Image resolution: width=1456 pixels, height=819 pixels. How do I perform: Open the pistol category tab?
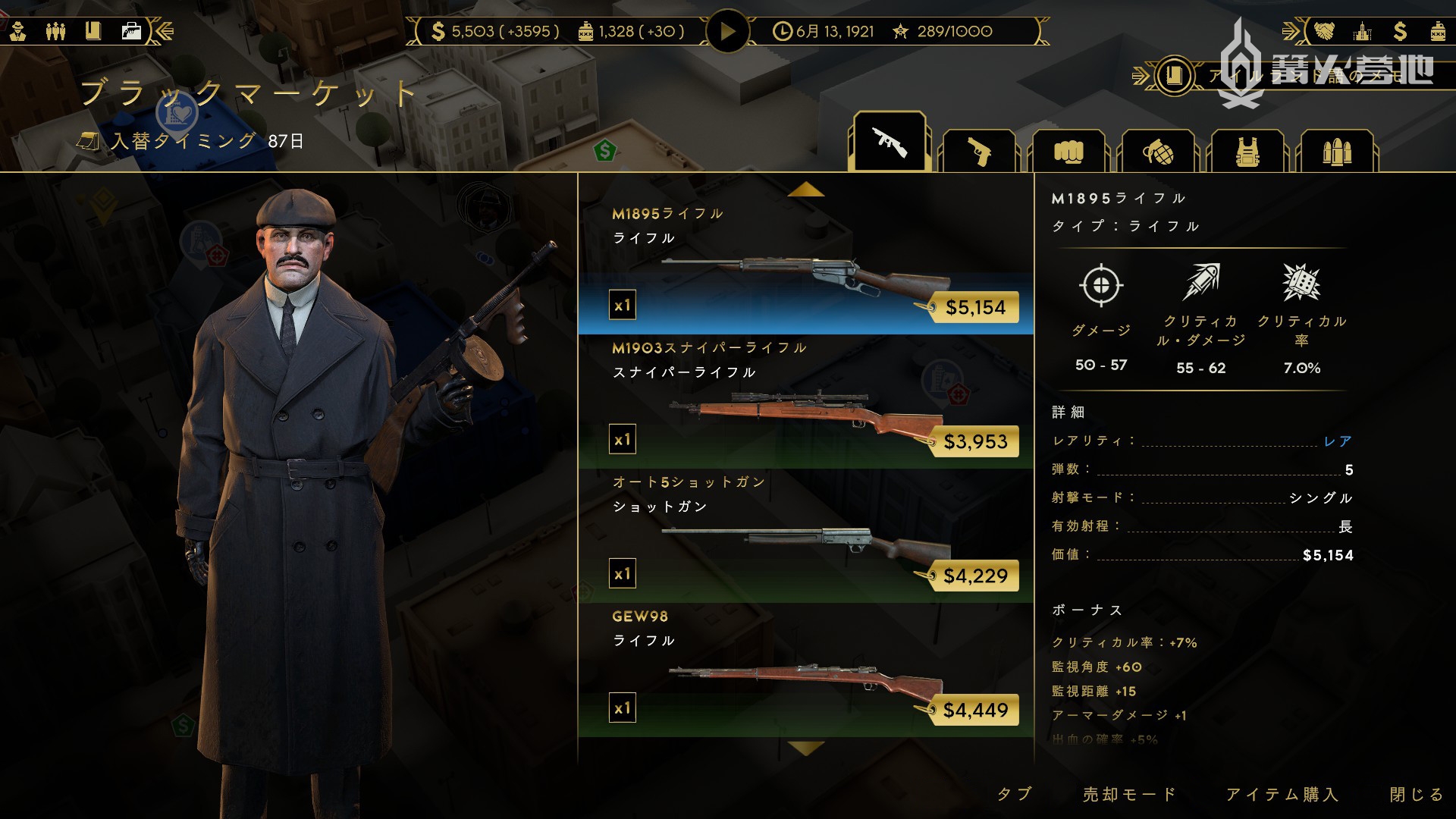(978, 152)
